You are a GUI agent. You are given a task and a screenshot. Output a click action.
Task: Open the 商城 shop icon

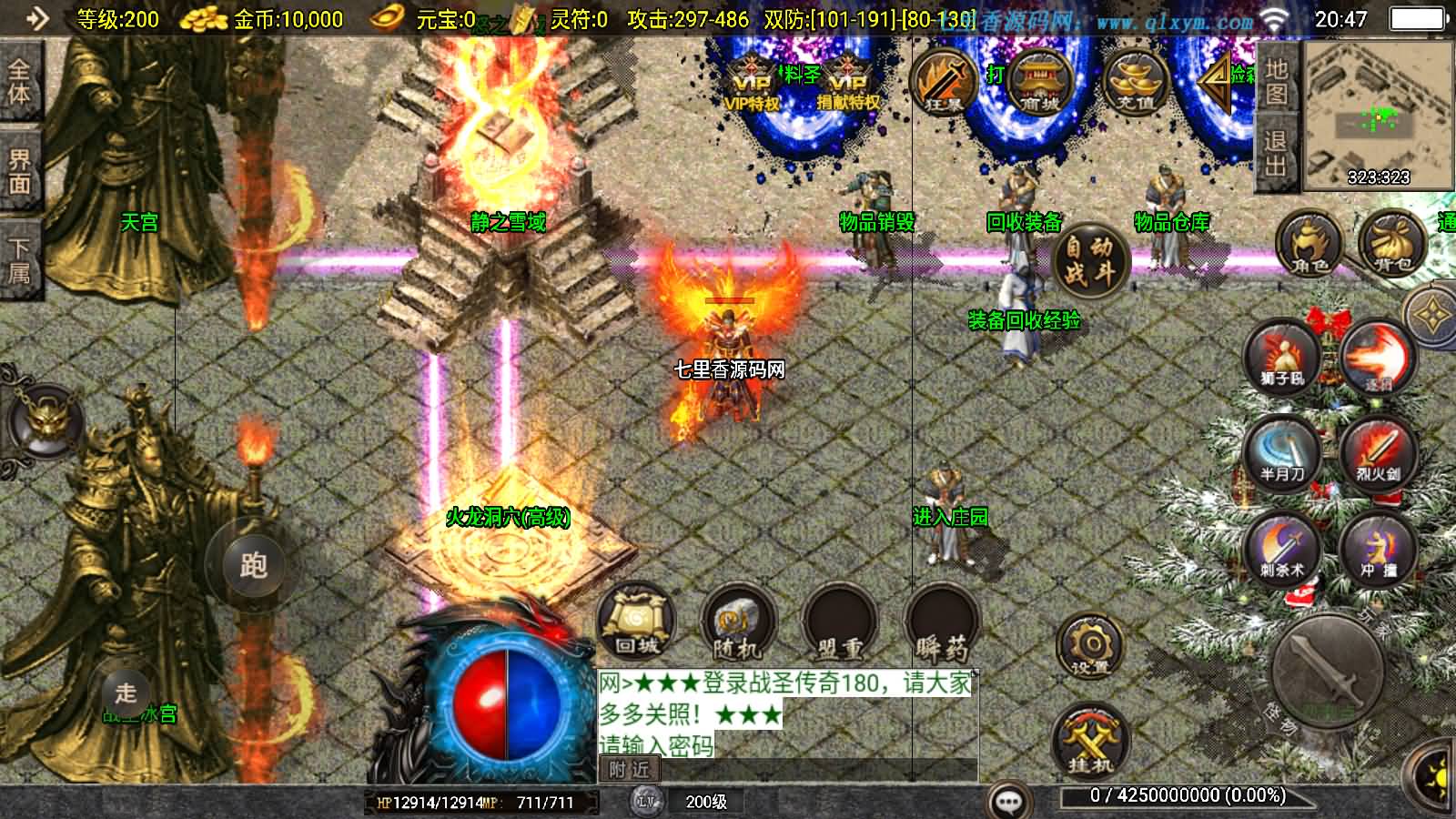pyautogui.click(x=1040, y=84)
